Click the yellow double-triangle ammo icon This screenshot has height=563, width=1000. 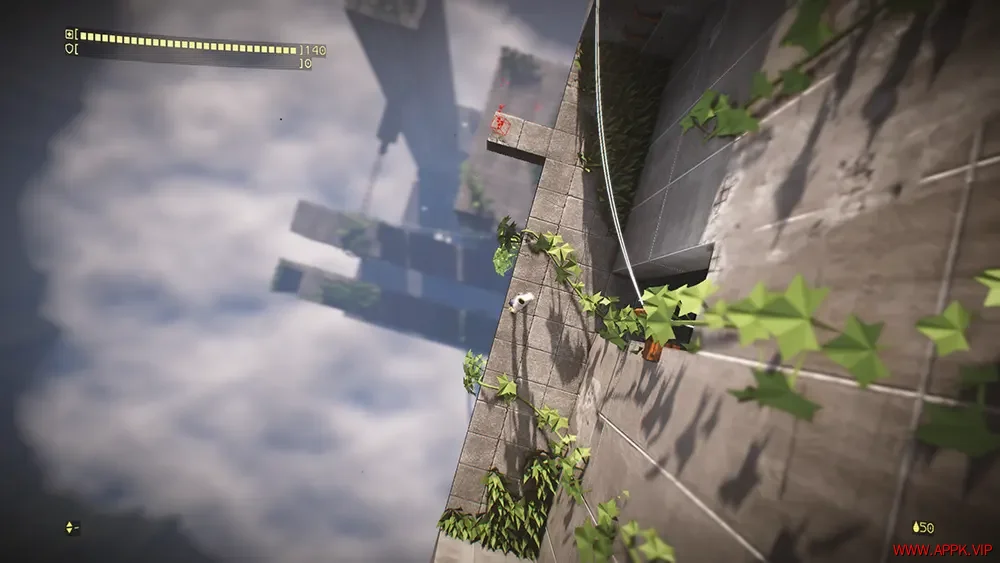coord(69,527)
